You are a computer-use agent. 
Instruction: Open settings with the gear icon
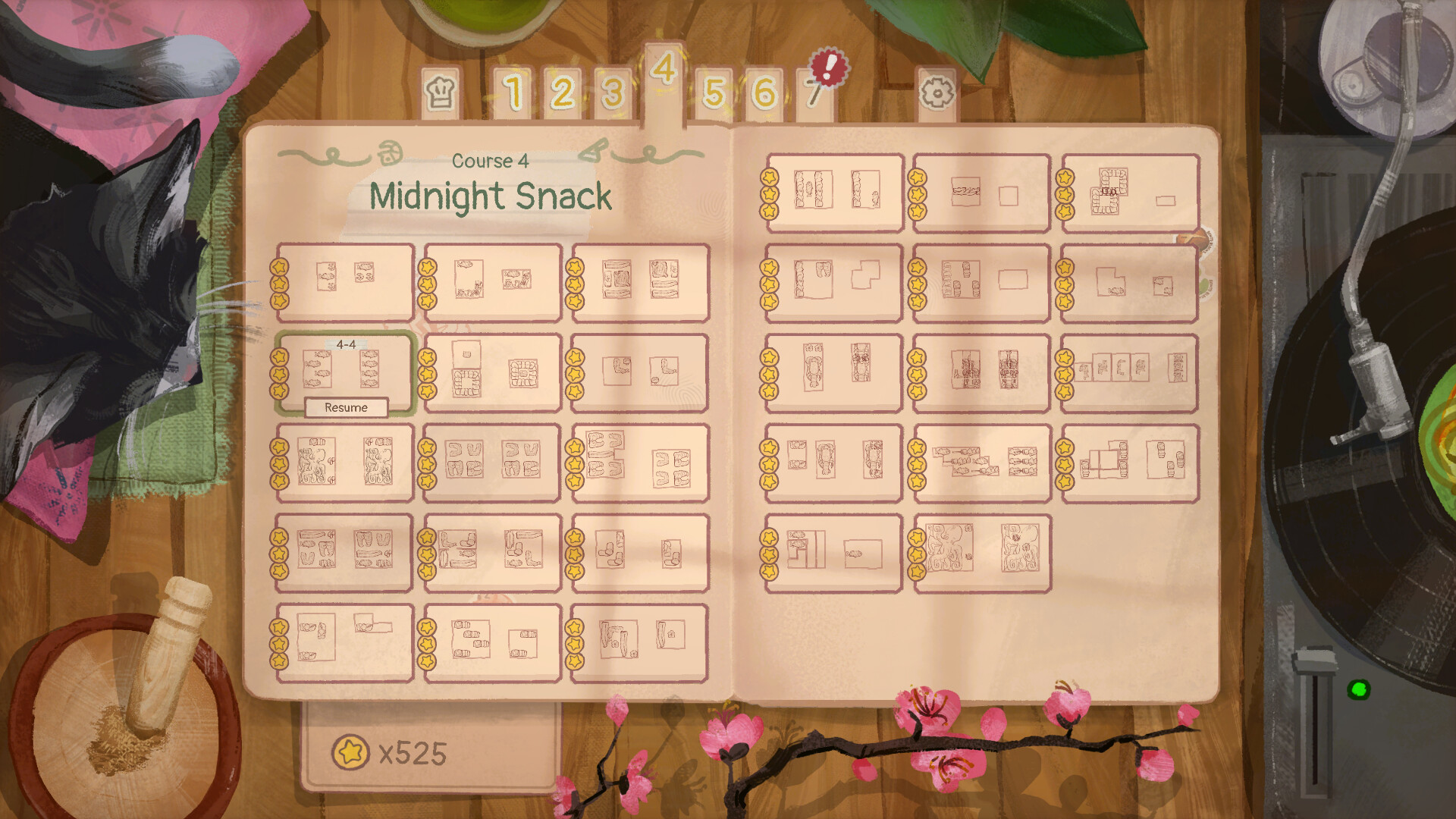tap(938, 93)
